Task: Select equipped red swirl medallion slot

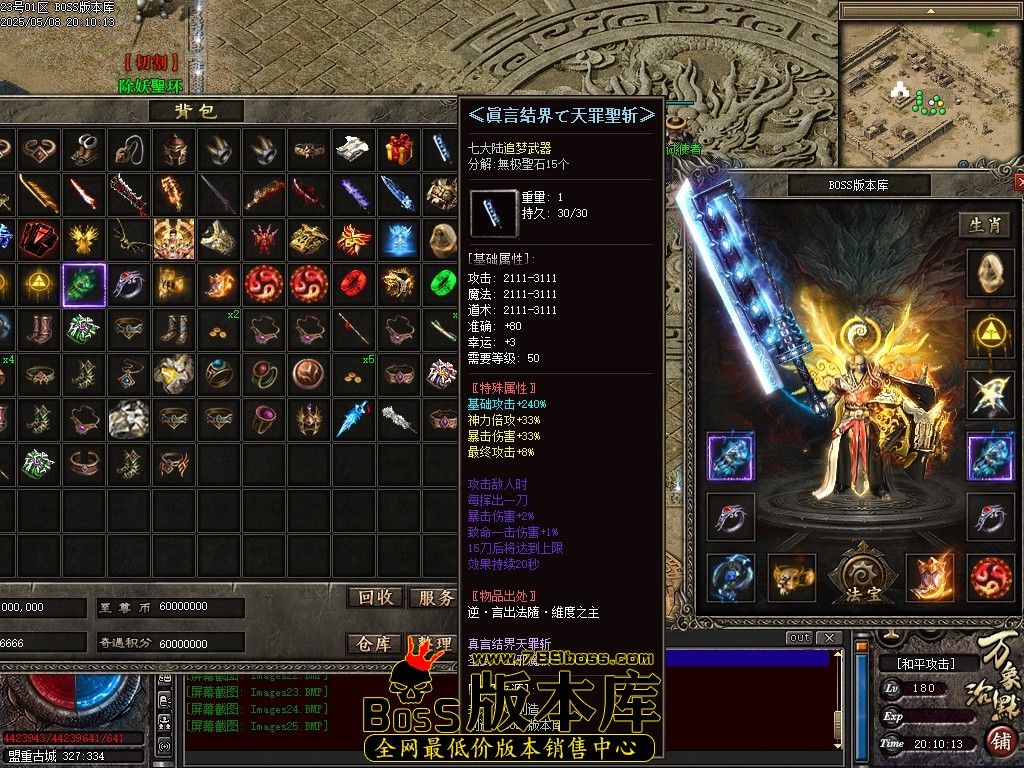Action: tap(990, 577)
